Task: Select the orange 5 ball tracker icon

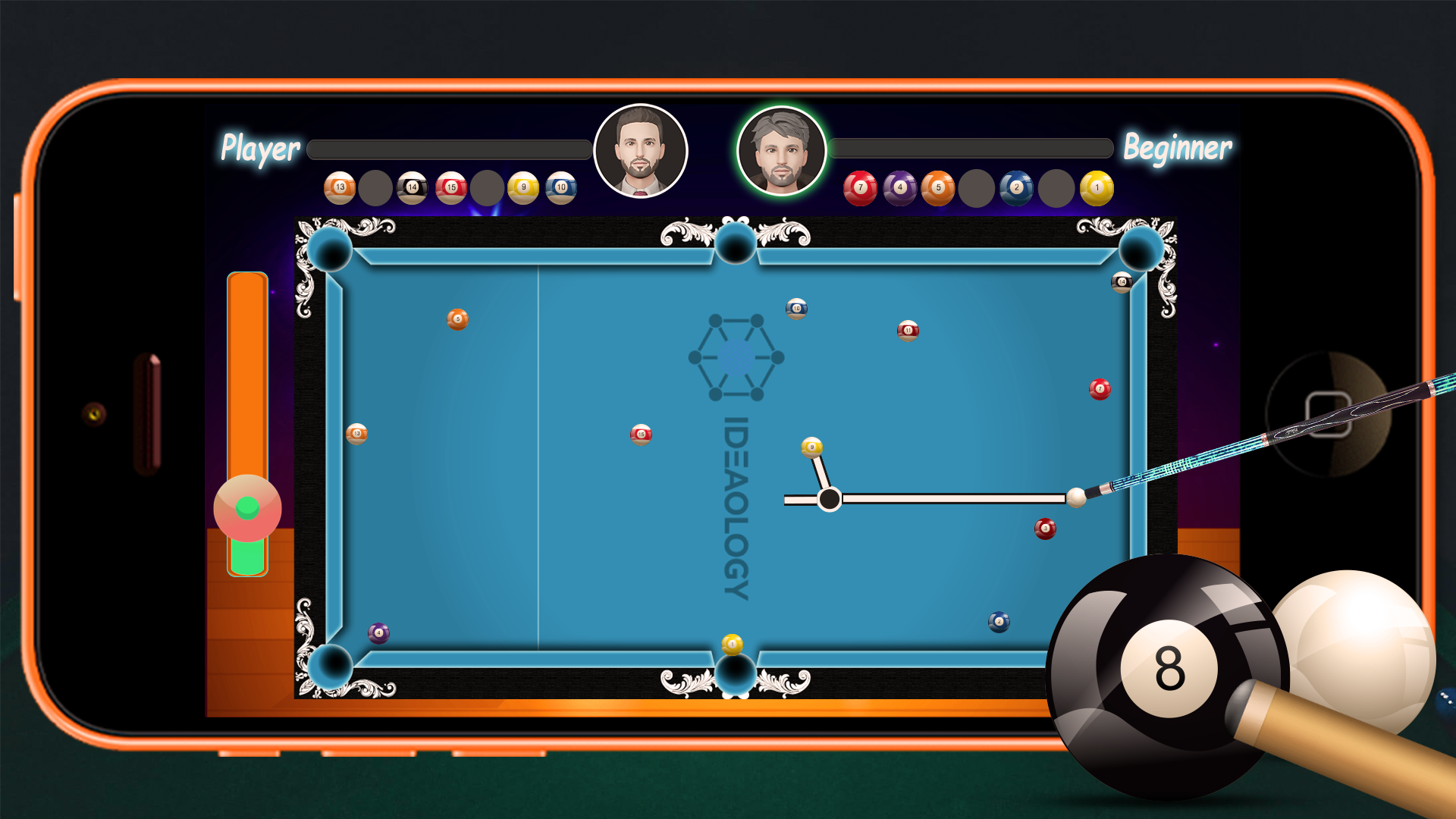Action: [x=939, y=186]
